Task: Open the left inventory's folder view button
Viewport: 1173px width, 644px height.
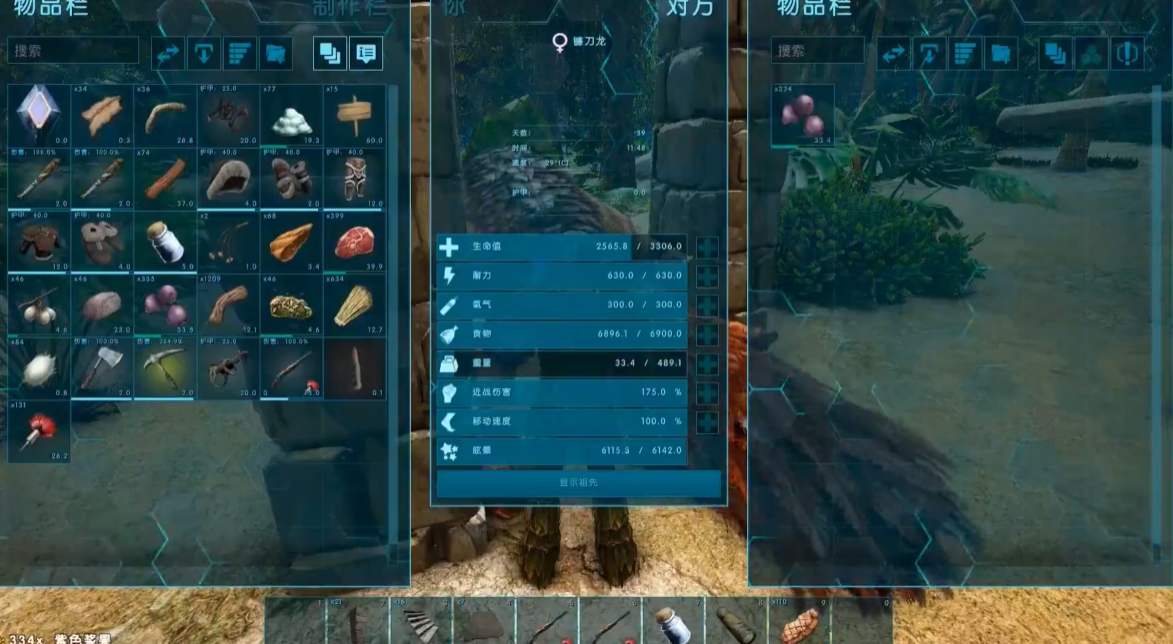Action: (x=276, y=53)
